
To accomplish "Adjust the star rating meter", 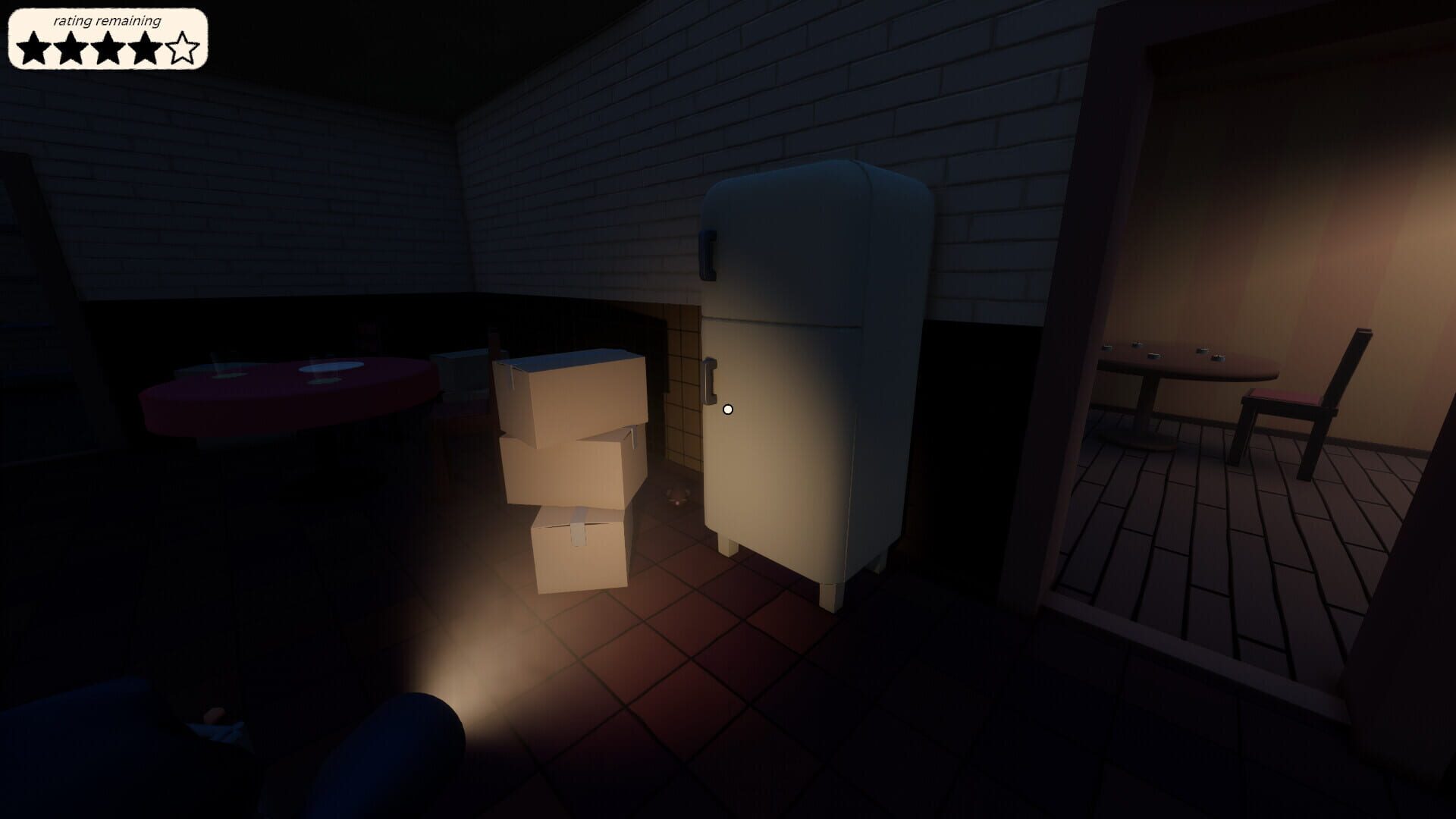I will [x=106, y=48].
